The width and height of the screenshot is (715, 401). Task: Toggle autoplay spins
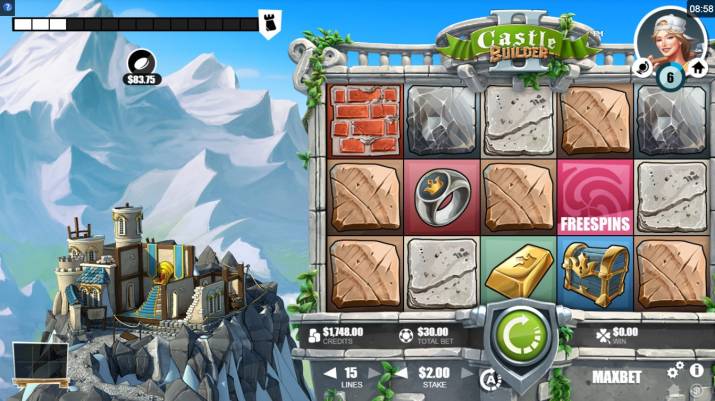pyautogui.click(x=490, y=378)
